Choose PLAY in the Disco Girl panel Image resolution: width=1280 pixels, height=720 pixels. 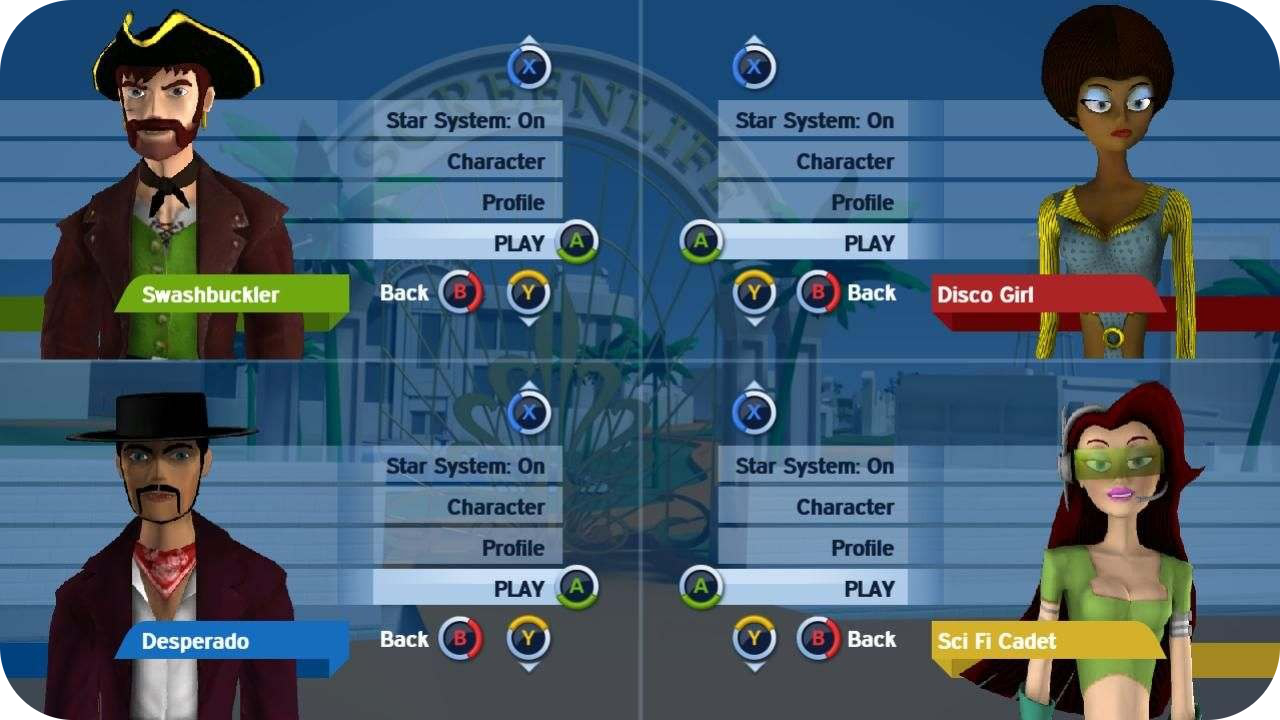pos(868,243)
